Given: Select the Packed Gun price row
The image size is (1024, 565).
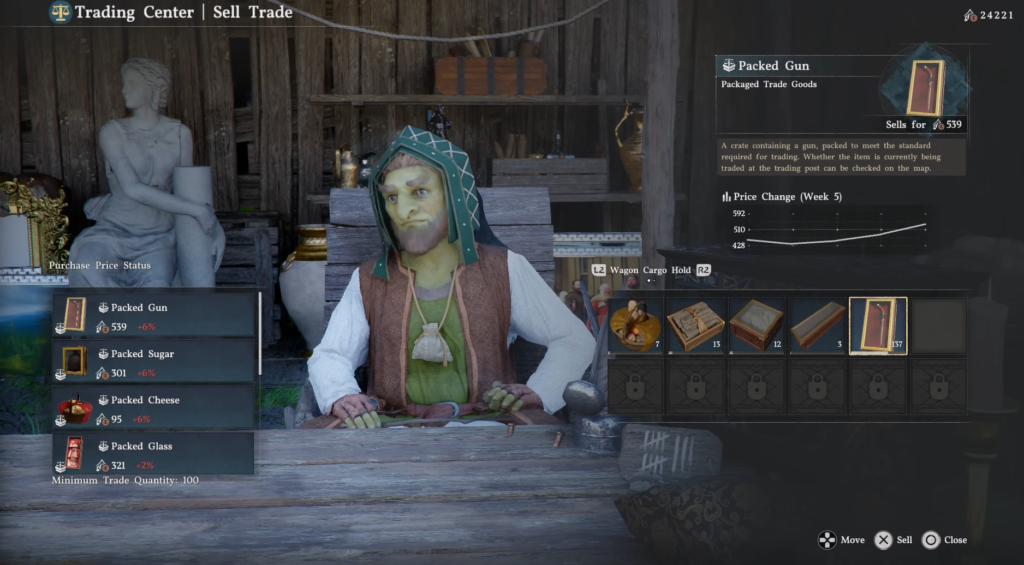Looking at the screenshot, I should [154, 315].
